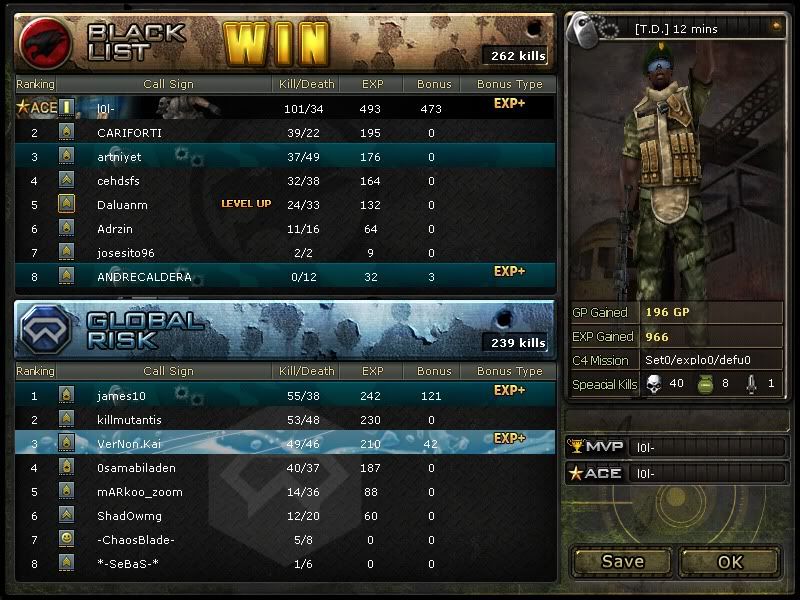Image resolution: width=800 pixels, height=600 pixels.
Task: Select CARIFORTI in the Black List scoreboard
Action: pyautogui.click(x=285, y=132)
